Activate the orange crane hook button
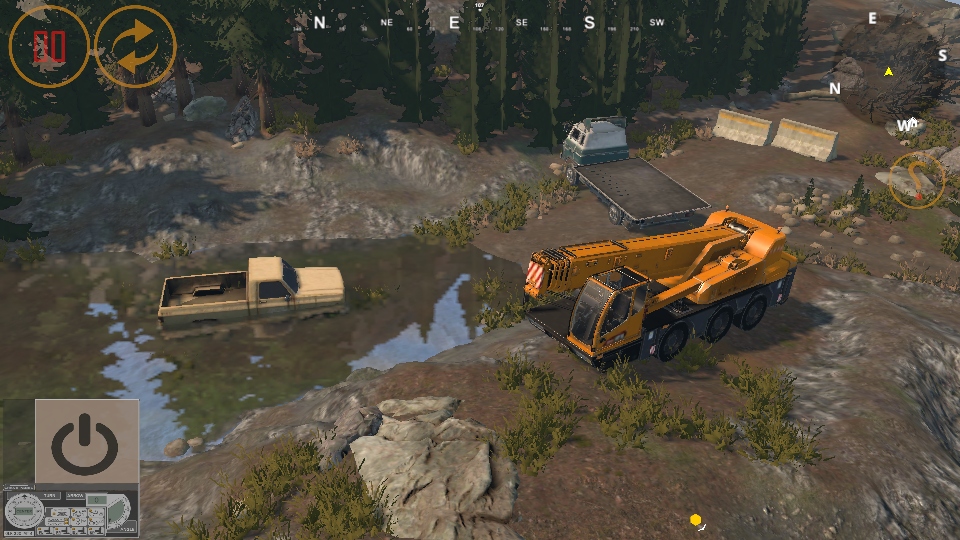Screen dimensions: 960x540 (917, 181)
